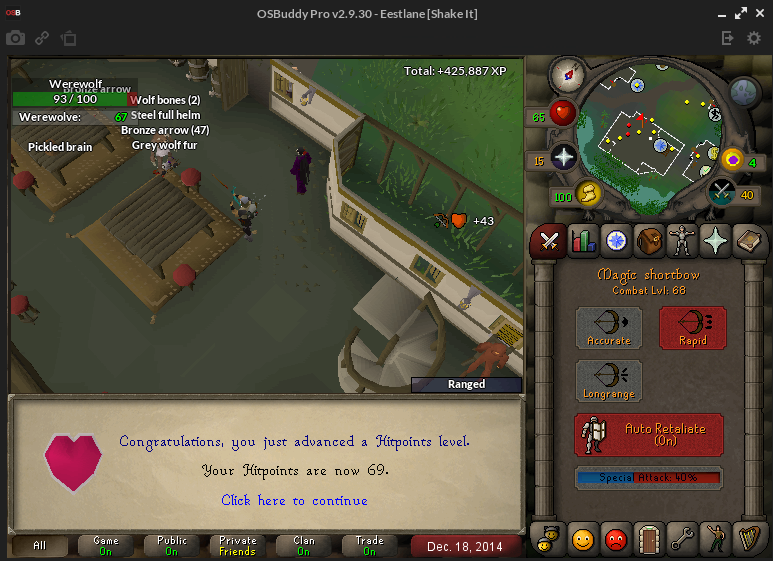Open the Stats tab
The width and height of the screenshot is (773, 561).
pyautogui.click(x=582, y=240)
